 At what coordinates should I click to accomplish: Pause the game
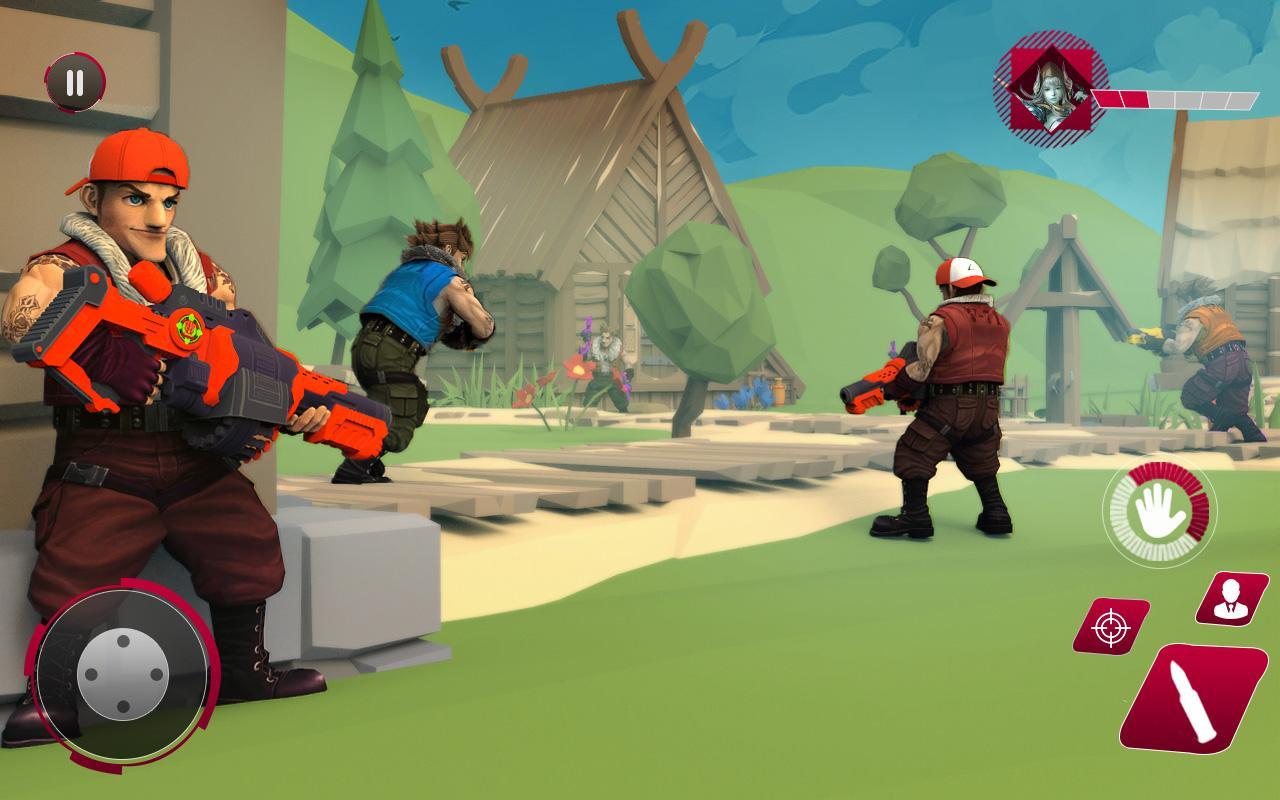pyautogui.click(x=75, y=84)
